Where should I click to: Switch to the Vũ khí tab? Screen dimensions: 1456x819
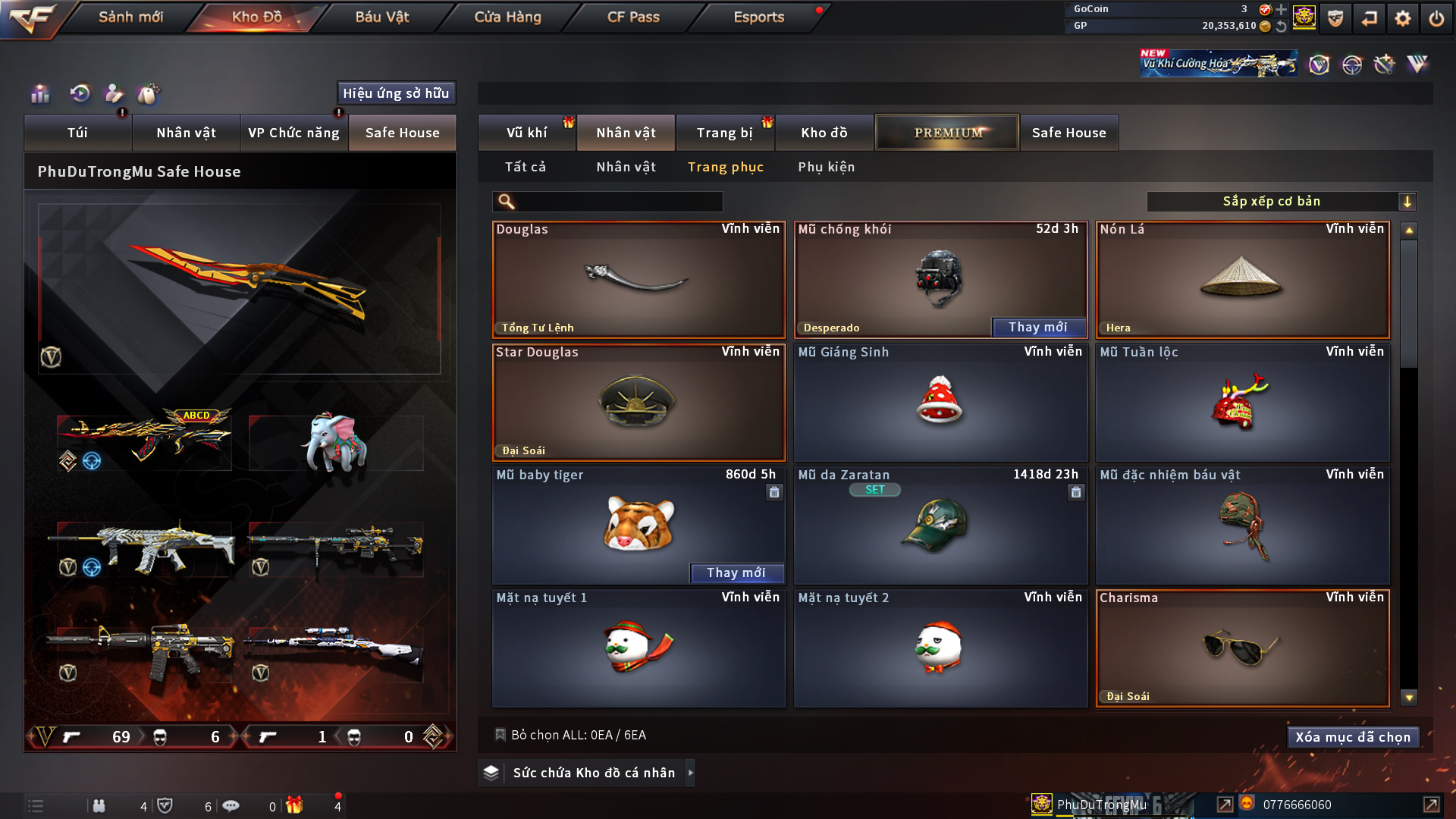pyautogui.click(x=526, y=133)
